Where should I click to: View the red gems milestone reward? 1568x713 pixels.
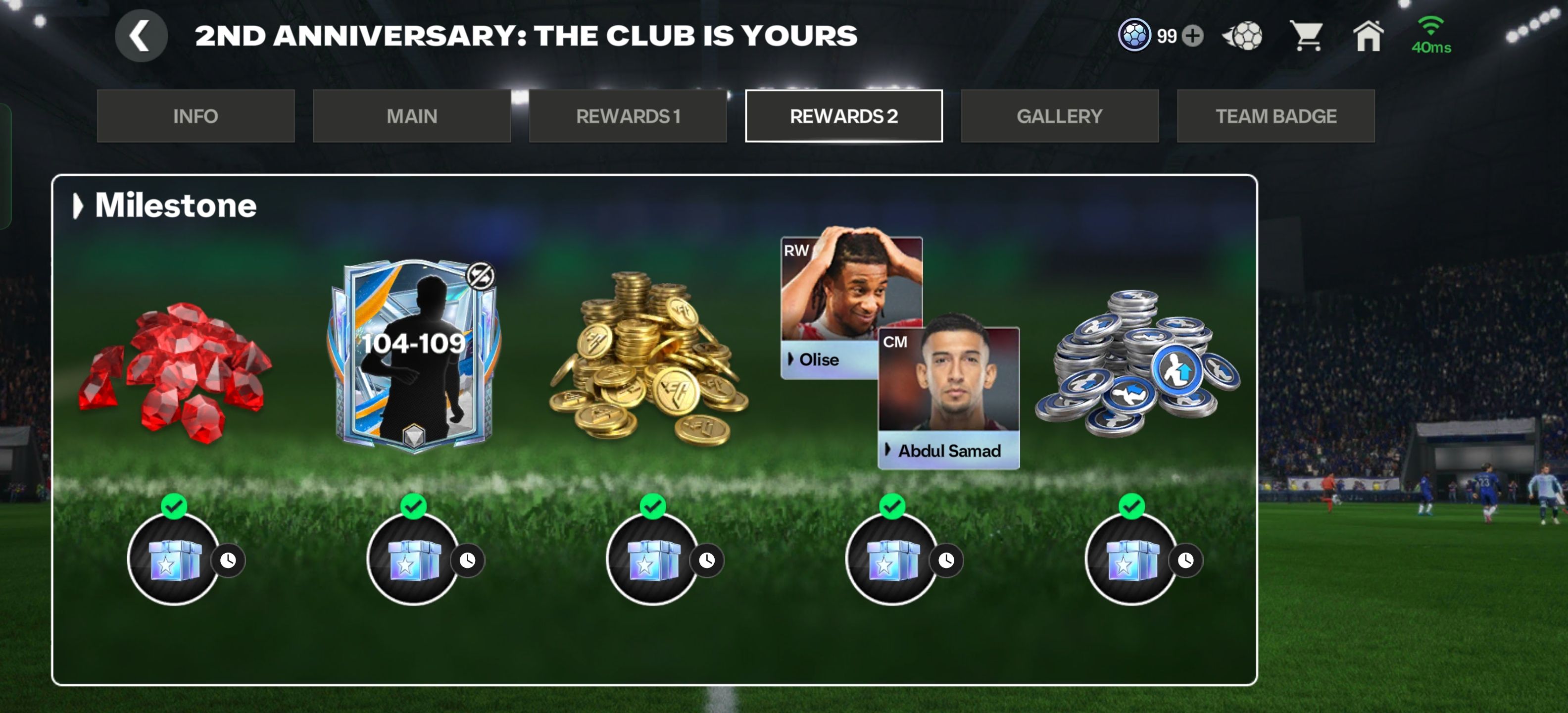[x=175, y=371]
